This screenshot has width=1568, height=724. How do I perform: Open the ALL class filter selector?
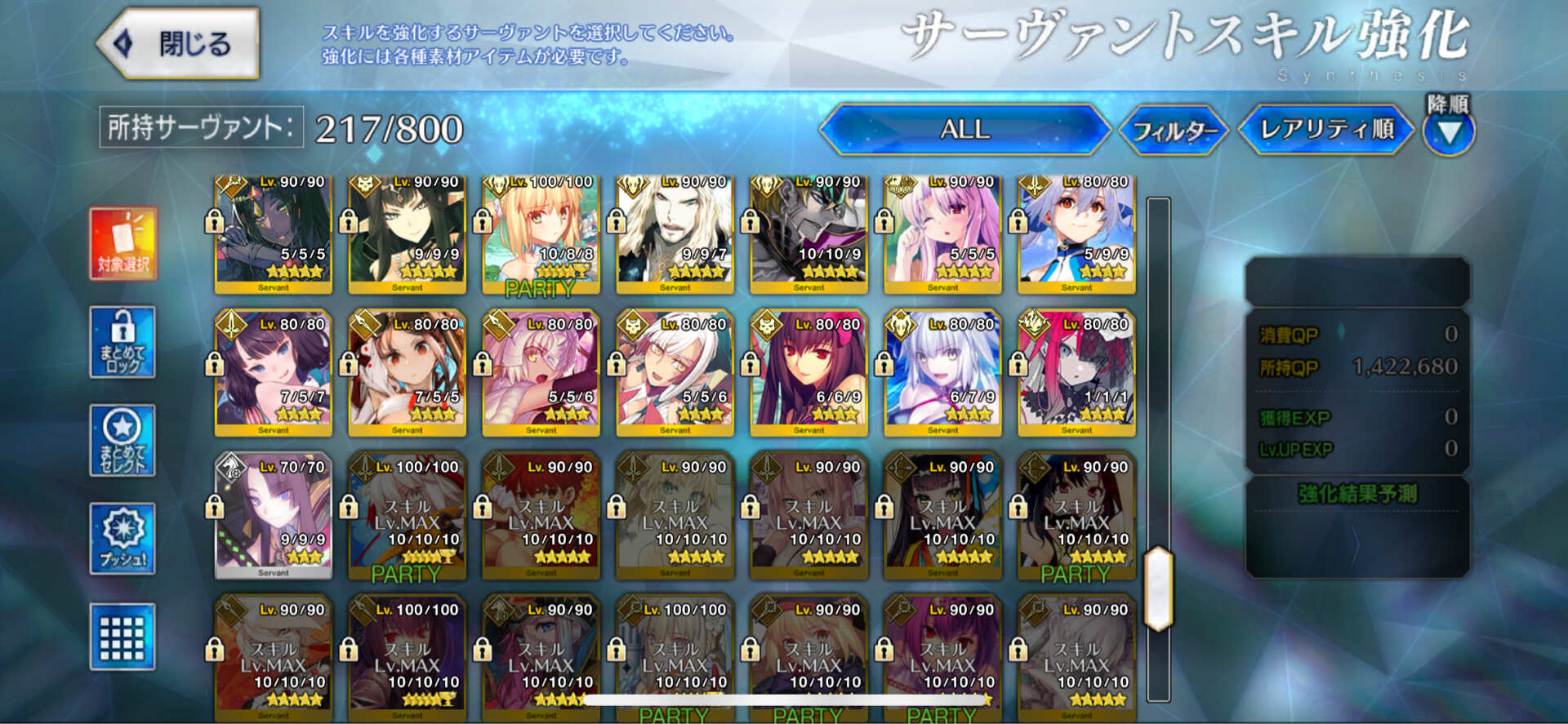pos(968,129)
